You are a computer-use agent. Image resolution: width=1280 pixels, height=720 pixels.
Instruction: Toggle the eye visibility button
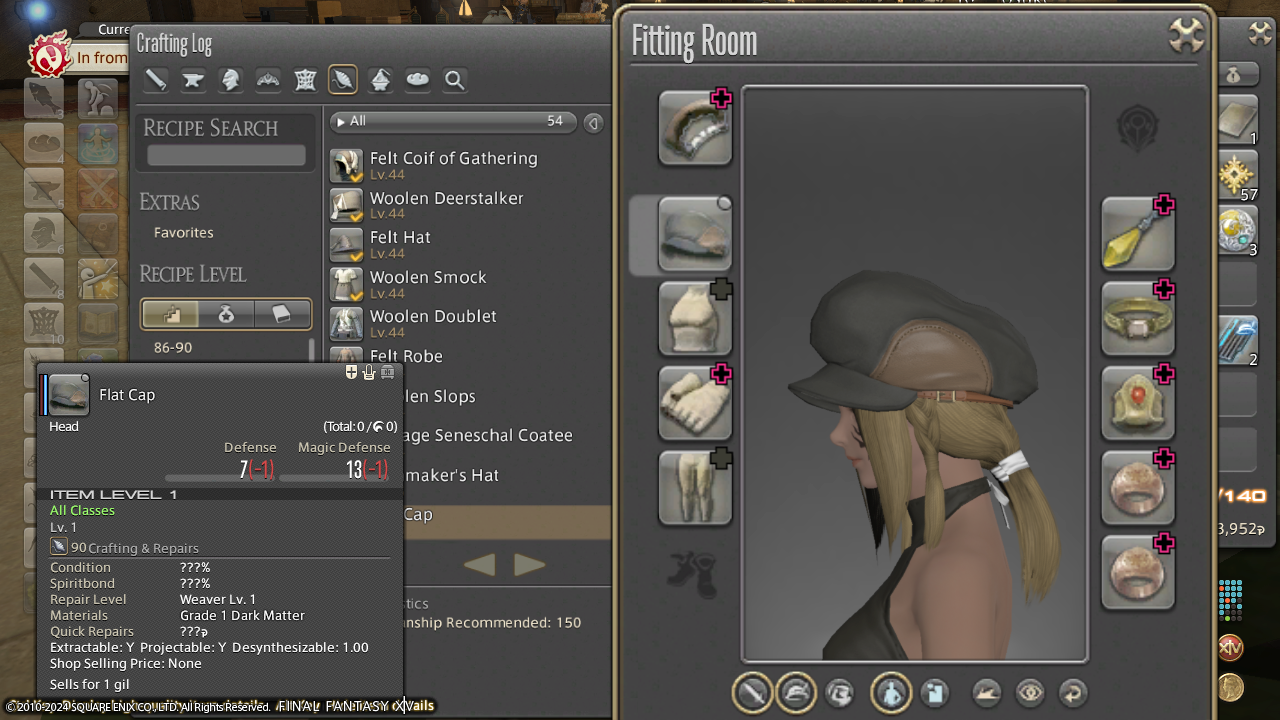1030,692
